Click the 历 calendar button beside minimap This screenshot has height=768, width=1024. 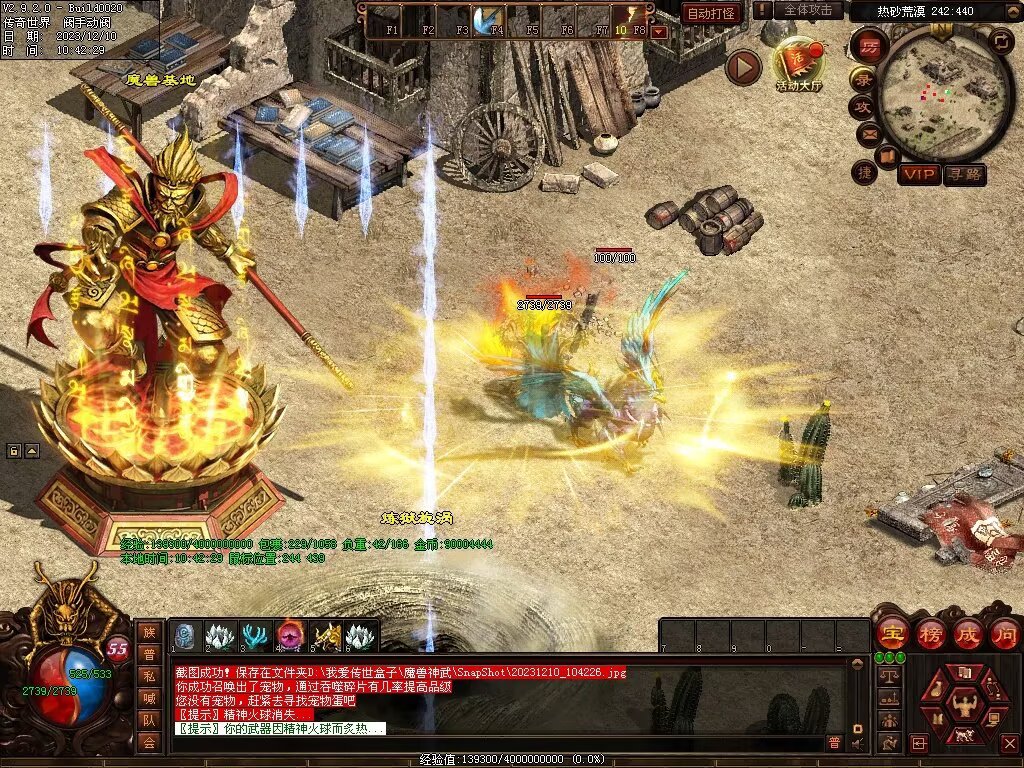pyautogui.click(x=870, y=46)
